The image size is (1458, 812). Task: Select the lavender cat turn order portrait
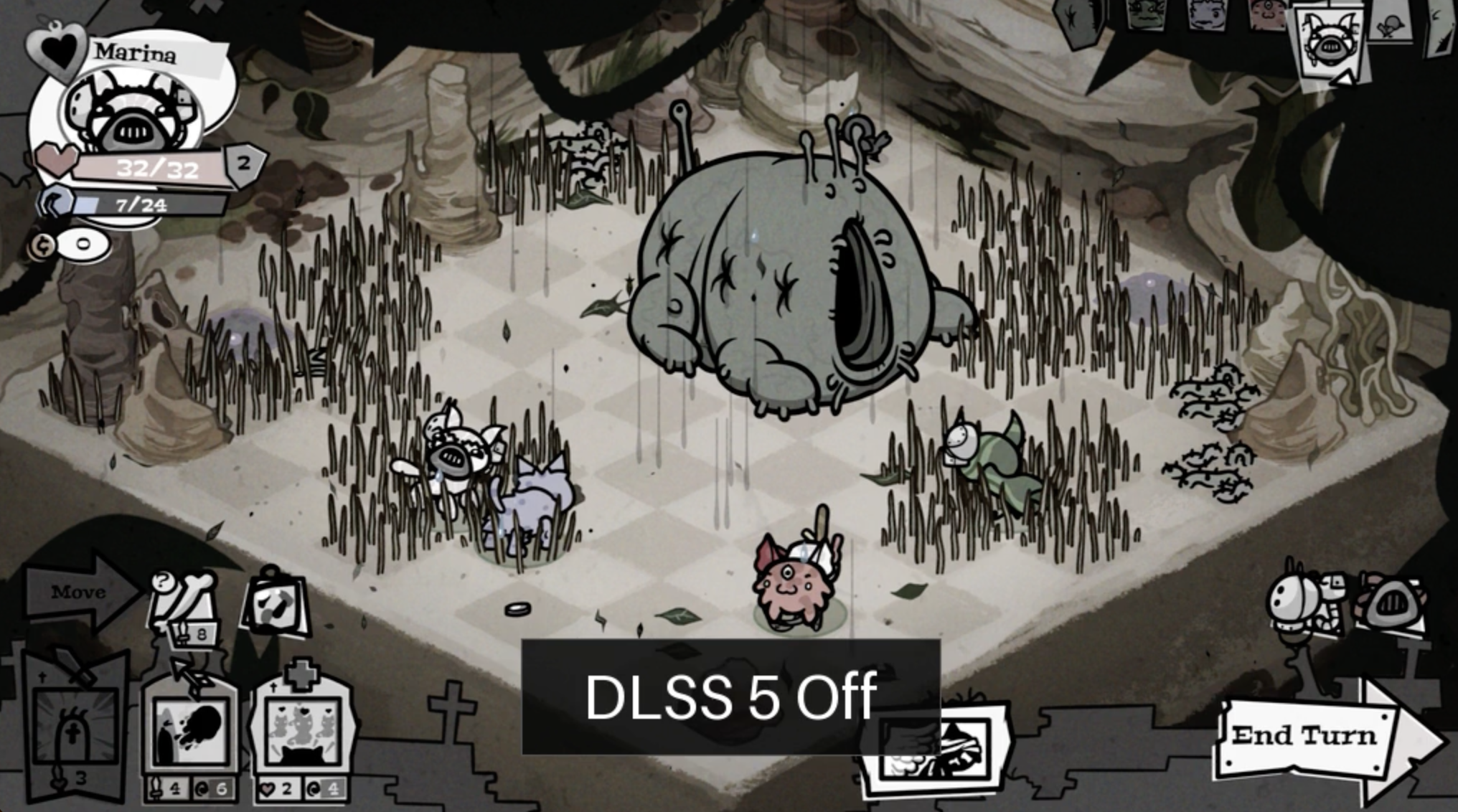(x=1205, y=14)
